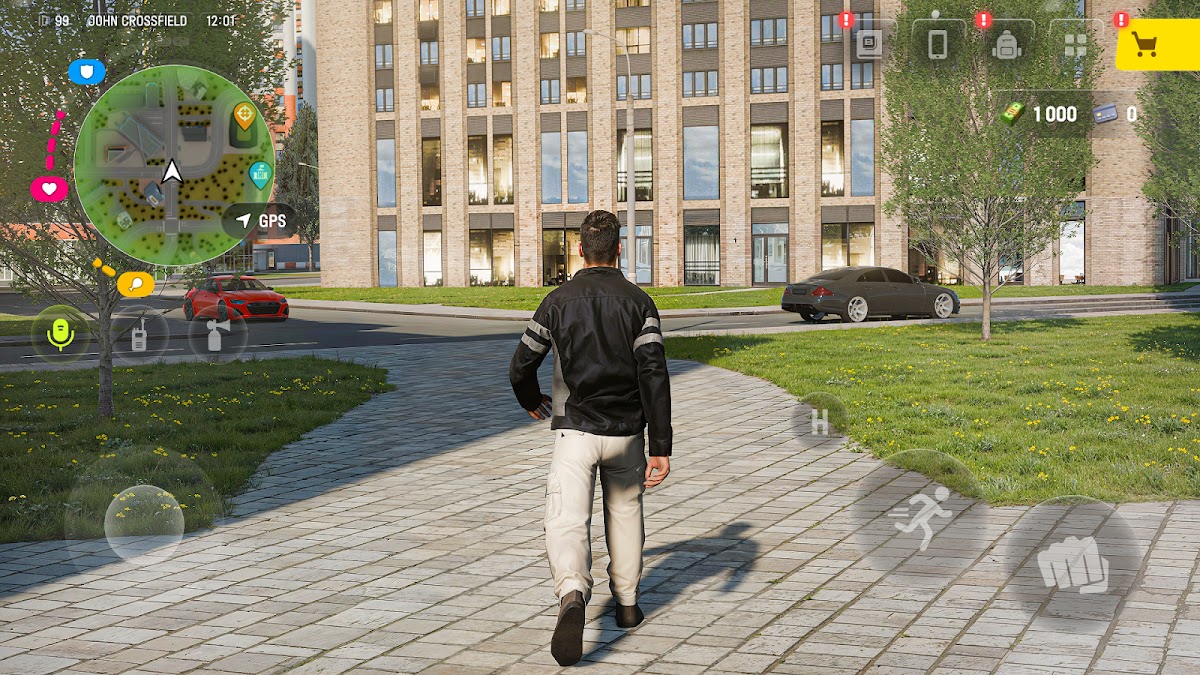Screen dimensions: 1200x675
Task: Open the smartphone menu
Action: pyautogui.click(x=938, y=45)
